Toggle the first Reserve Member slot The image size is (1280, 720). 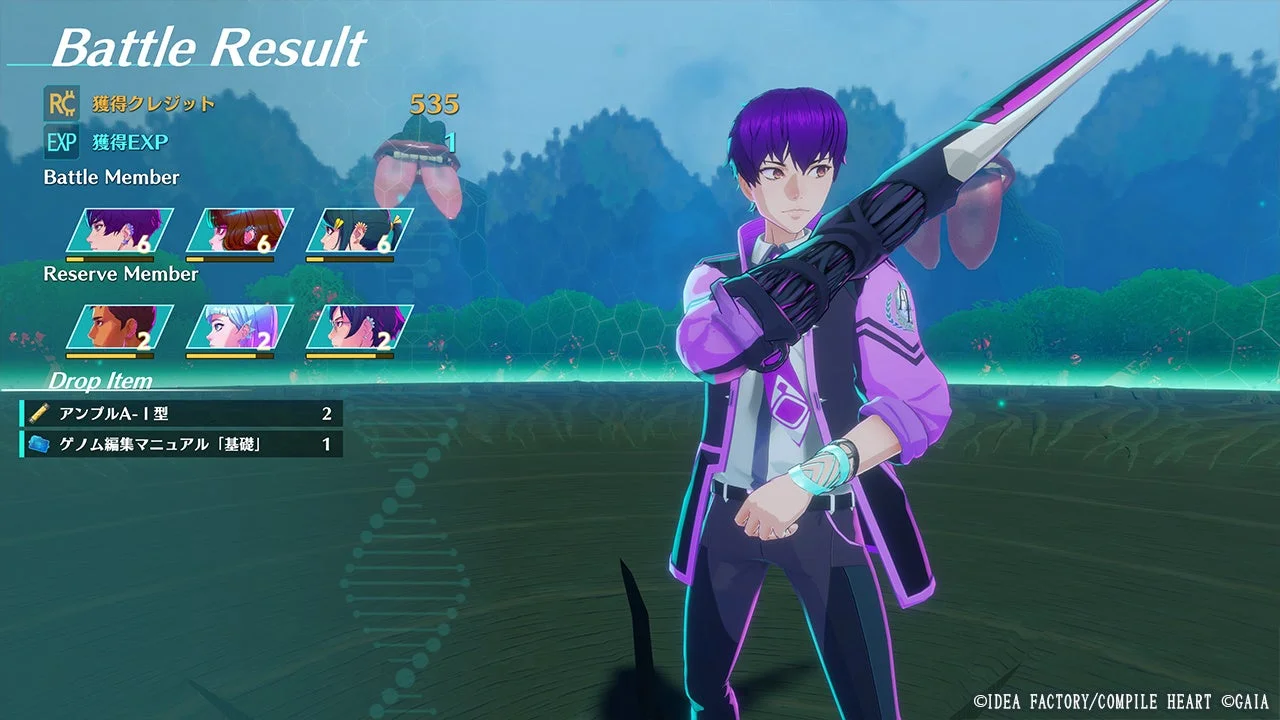[110, 330]
